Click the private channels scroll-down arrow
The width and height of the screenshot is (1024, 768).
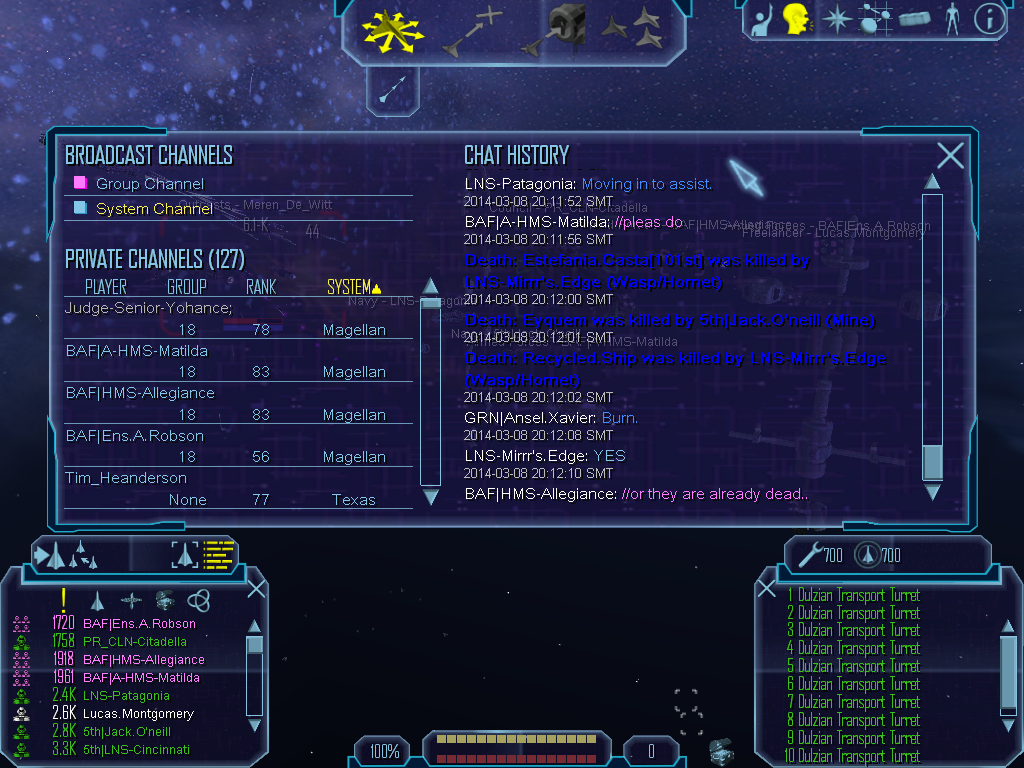[431, 496]
